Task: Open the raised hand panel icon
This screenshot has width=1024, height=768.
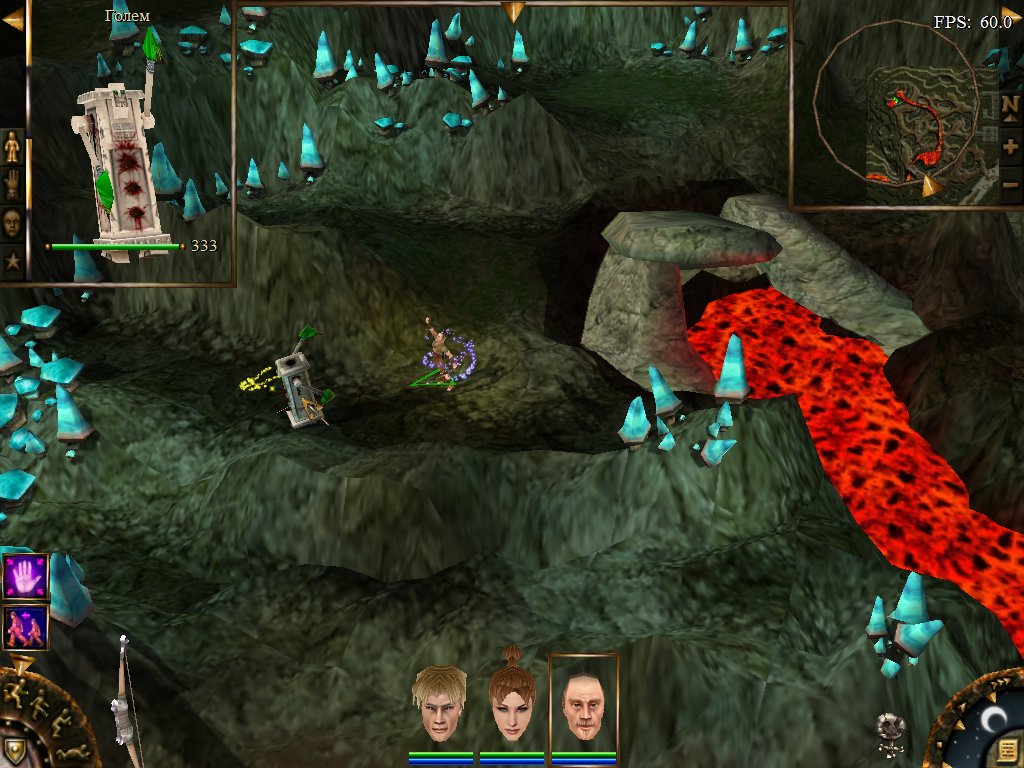Action: click(x=12, y=185)
